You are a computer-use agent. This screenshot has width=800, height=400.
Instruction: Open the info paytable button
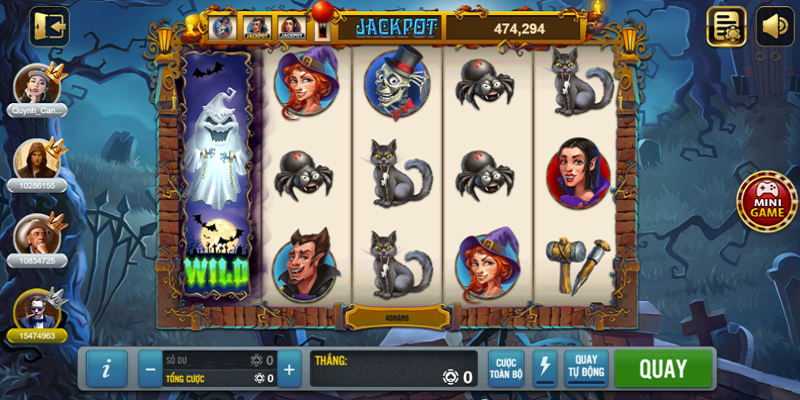(x=106, y=369)
